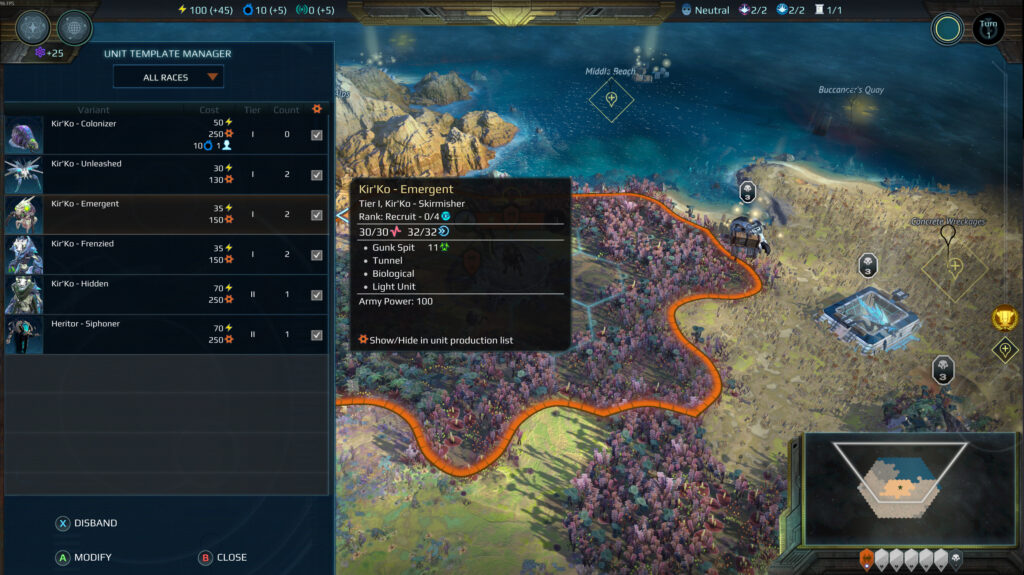
Task: Toggle the Heritor - Siphoner production checkbox
Action: (317, 335)
